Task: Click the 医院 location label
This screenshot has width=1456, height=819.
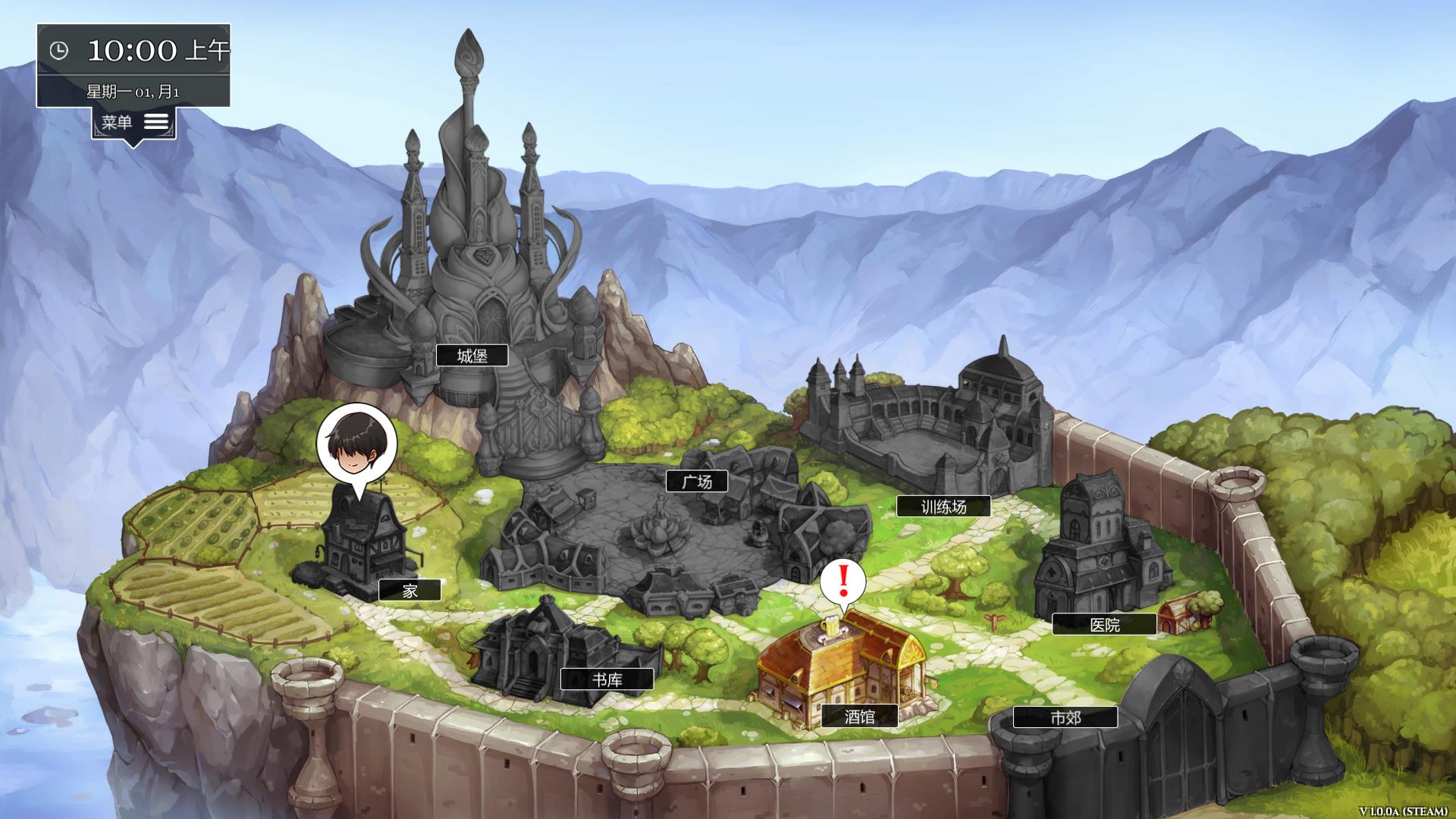Action: click(x=1104, y=624)
